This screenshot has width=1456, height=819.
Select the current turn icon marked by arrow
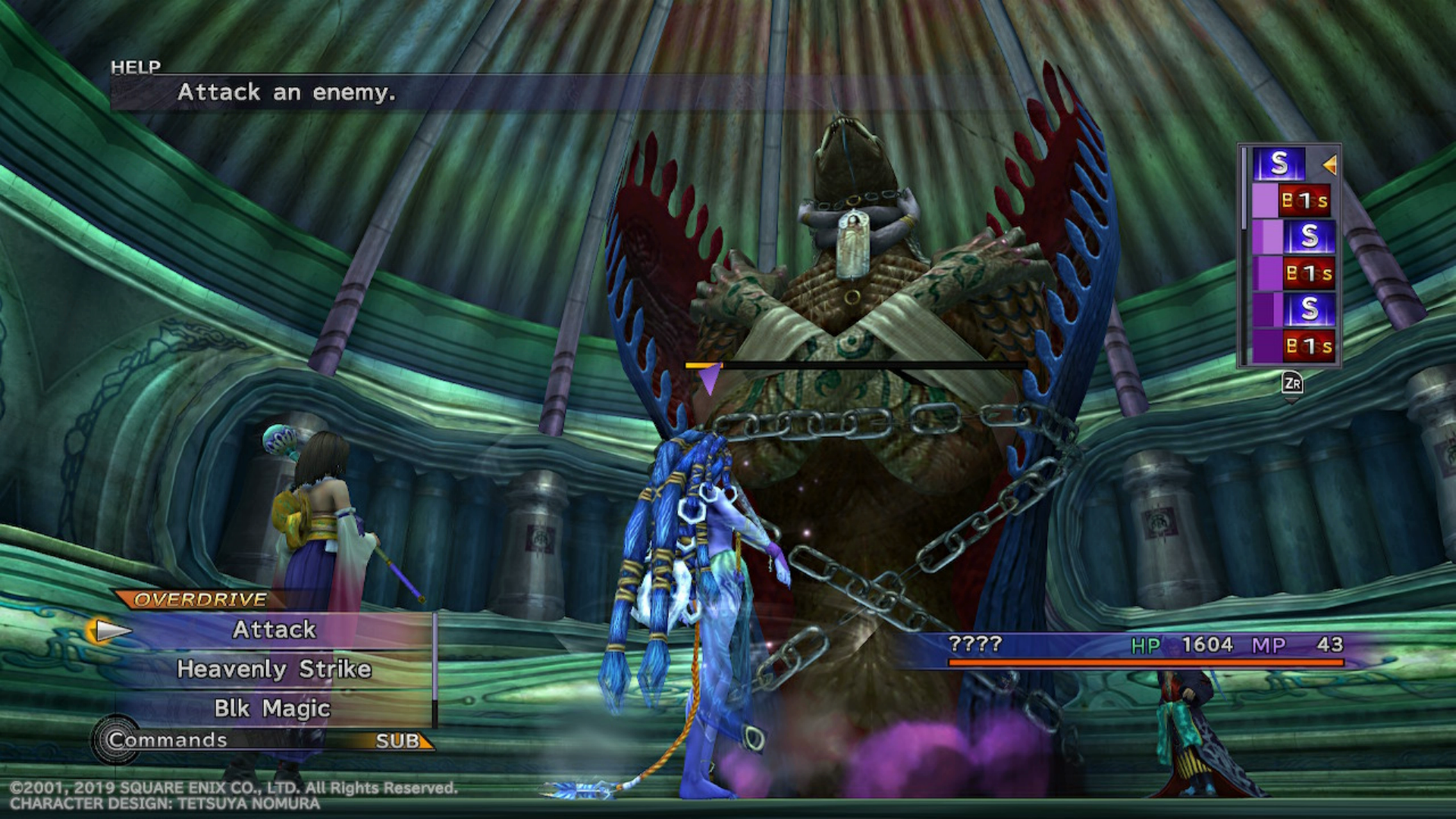[1279, 164]
